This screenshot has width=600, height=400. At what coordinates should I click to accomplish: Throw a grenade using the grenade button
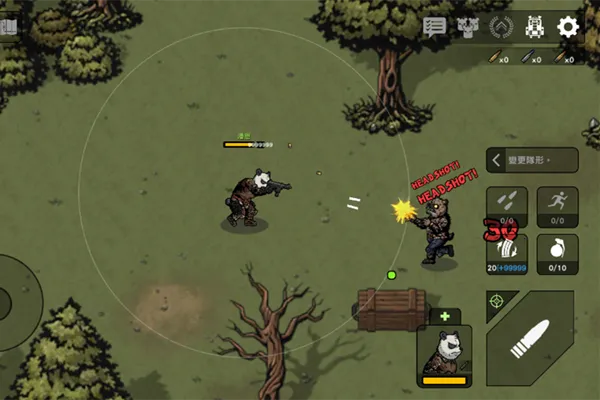point(557,253)
